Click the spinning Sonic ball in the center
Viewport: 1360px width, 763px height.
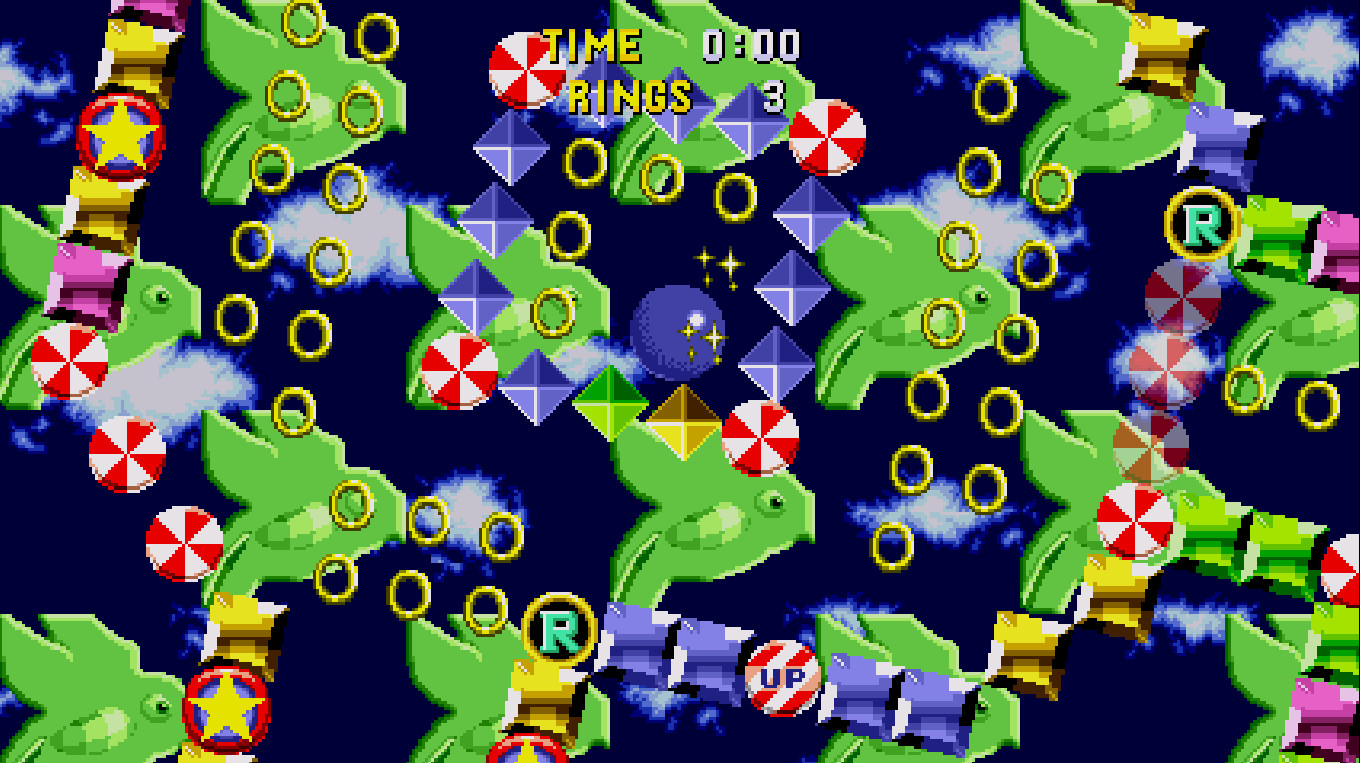pyautogui.click(x=676, y=332)
